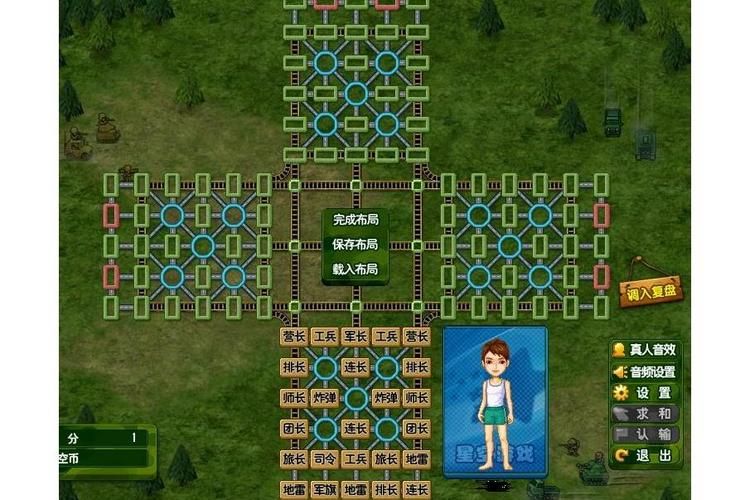Open the 调入复盘 replay sign
Screen dimensions: 750x500
(x=653, y=294)
